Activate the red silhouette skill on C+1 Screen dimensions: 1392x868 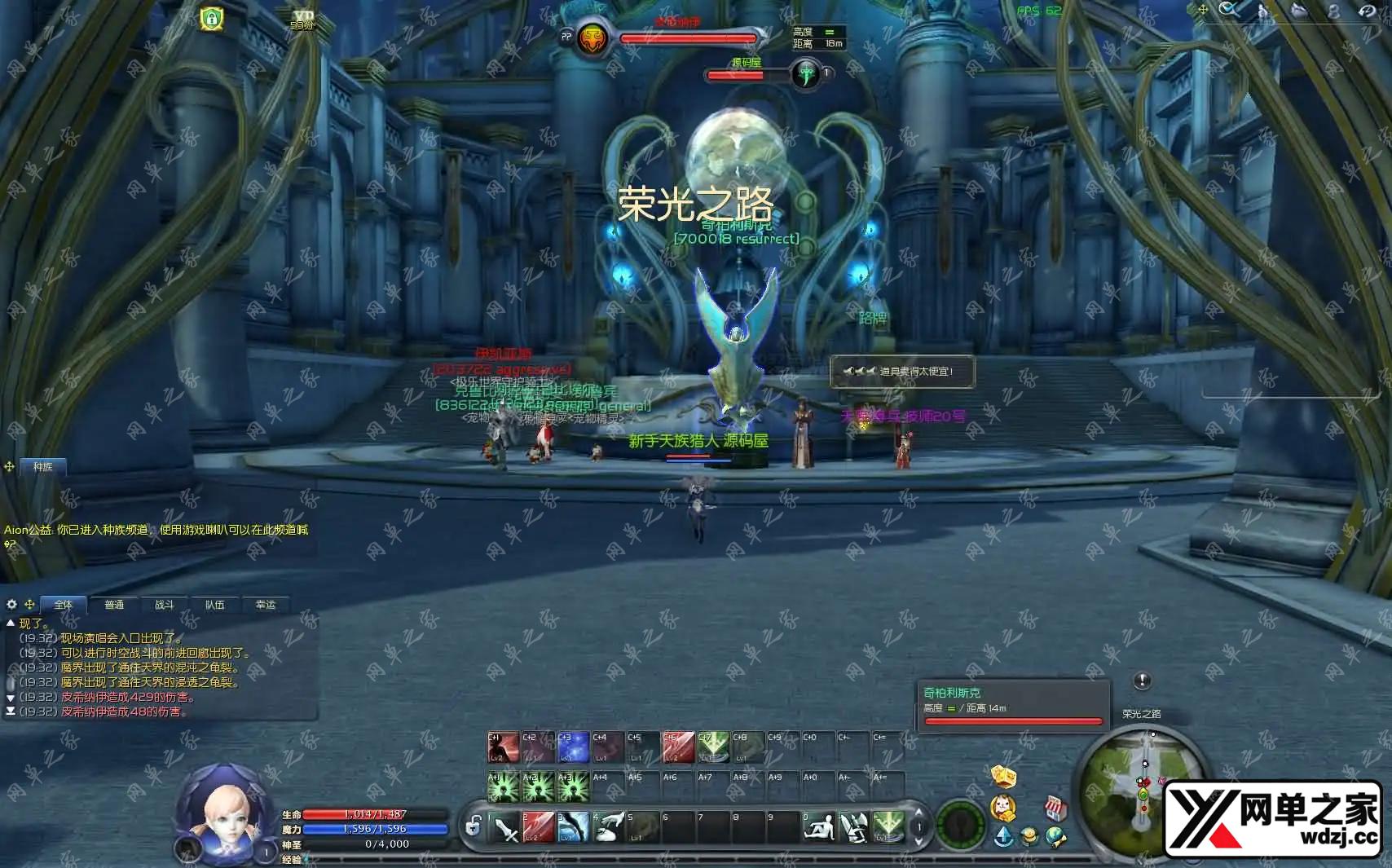coord(503,747)
